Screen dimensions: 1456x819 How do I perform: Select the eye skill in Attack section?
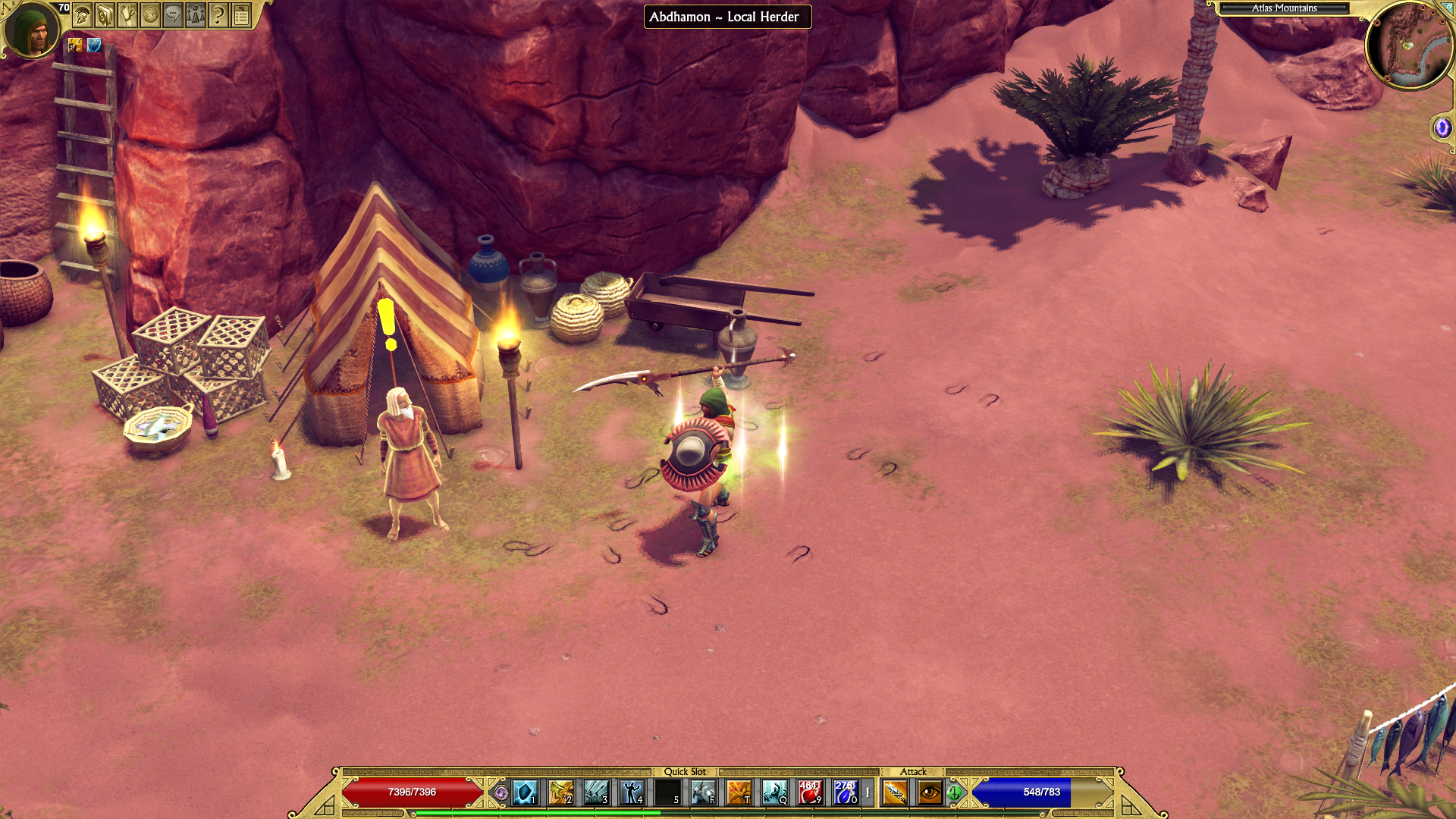tap(930, 792)
